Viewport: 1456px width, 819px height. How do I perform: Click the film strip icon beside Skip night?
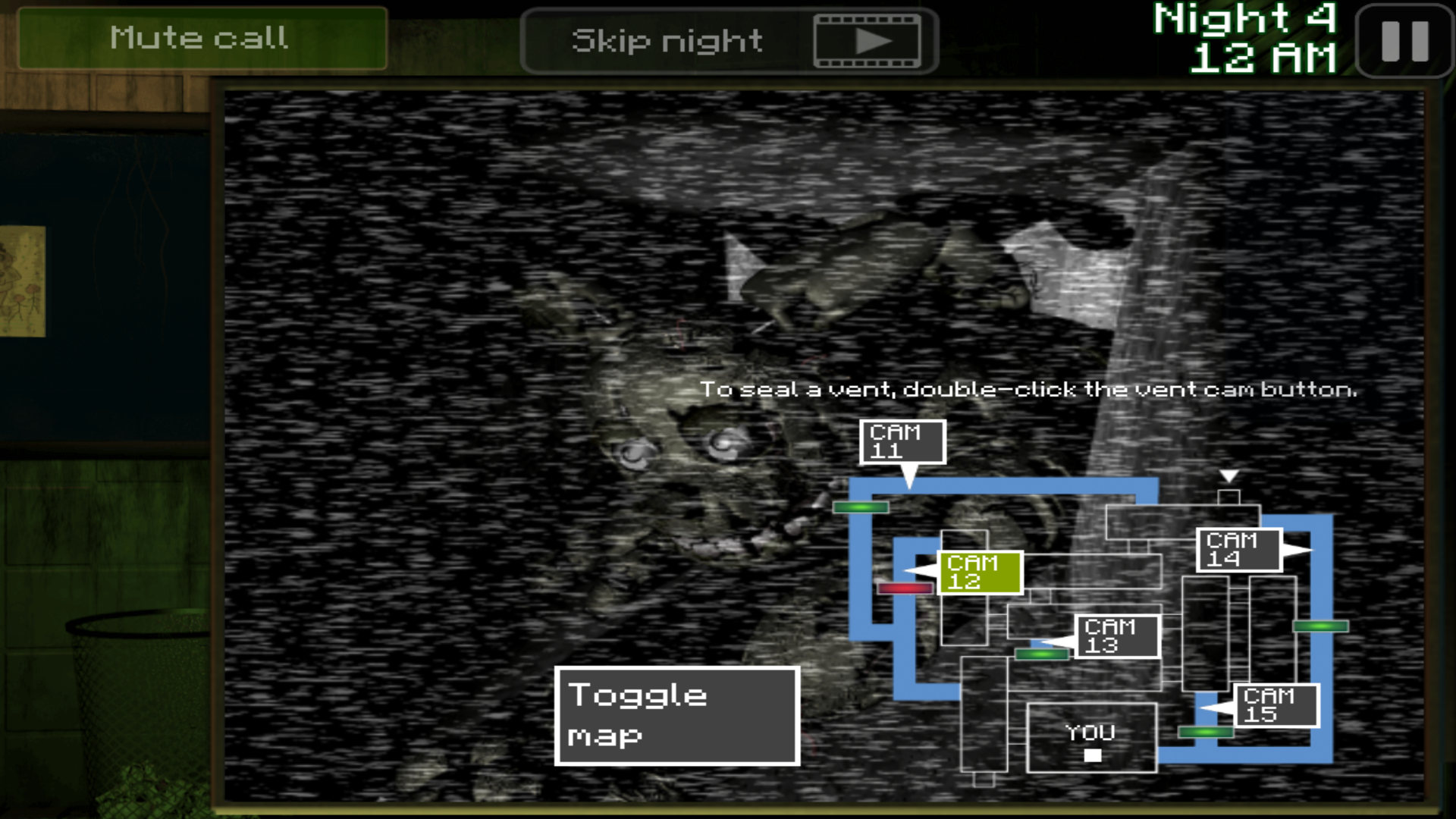coord(869,39)
